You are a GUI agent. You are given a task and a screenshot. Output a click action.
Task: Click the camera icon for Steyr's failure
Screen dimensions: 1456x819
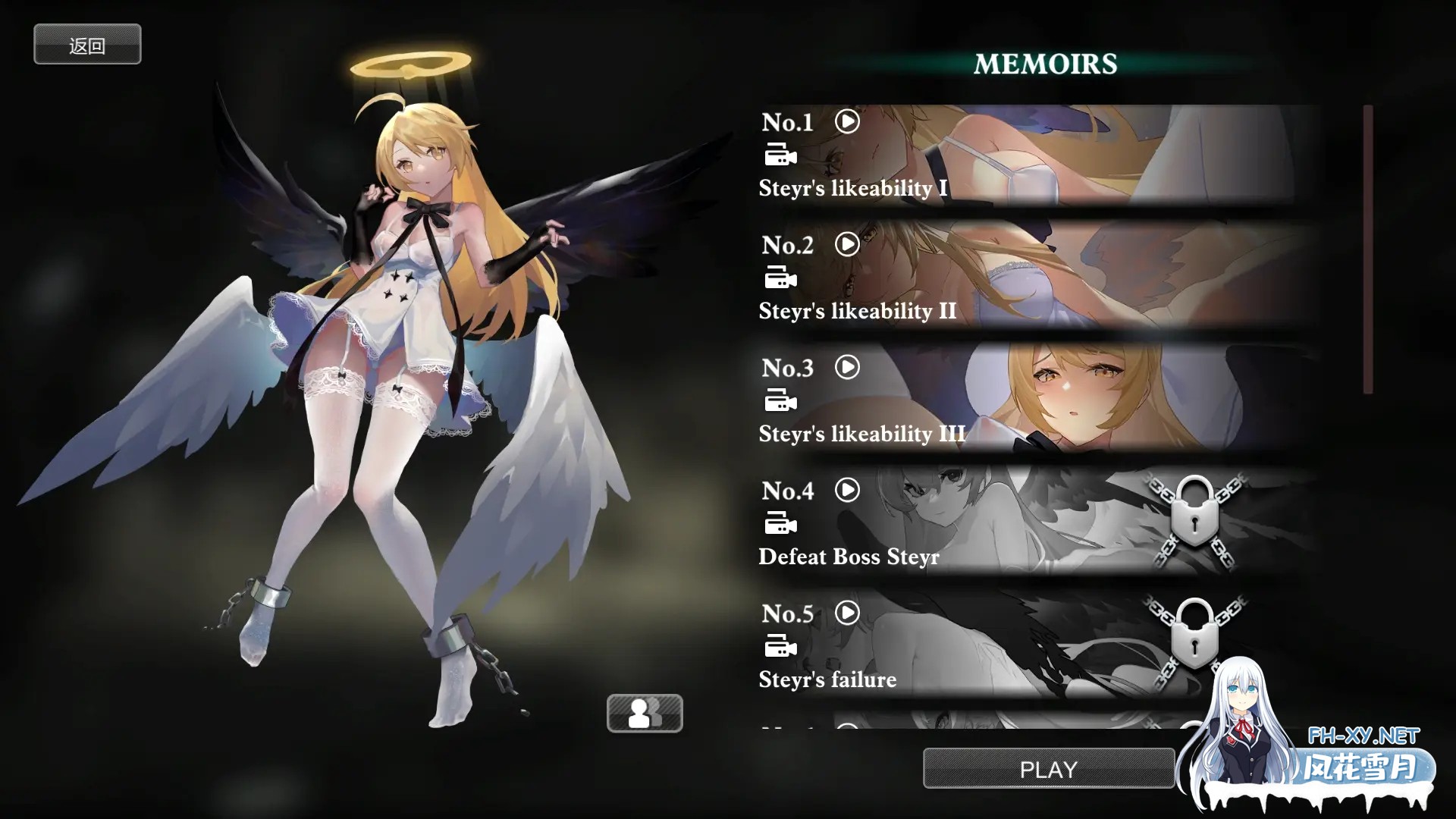tap(782, 648)
